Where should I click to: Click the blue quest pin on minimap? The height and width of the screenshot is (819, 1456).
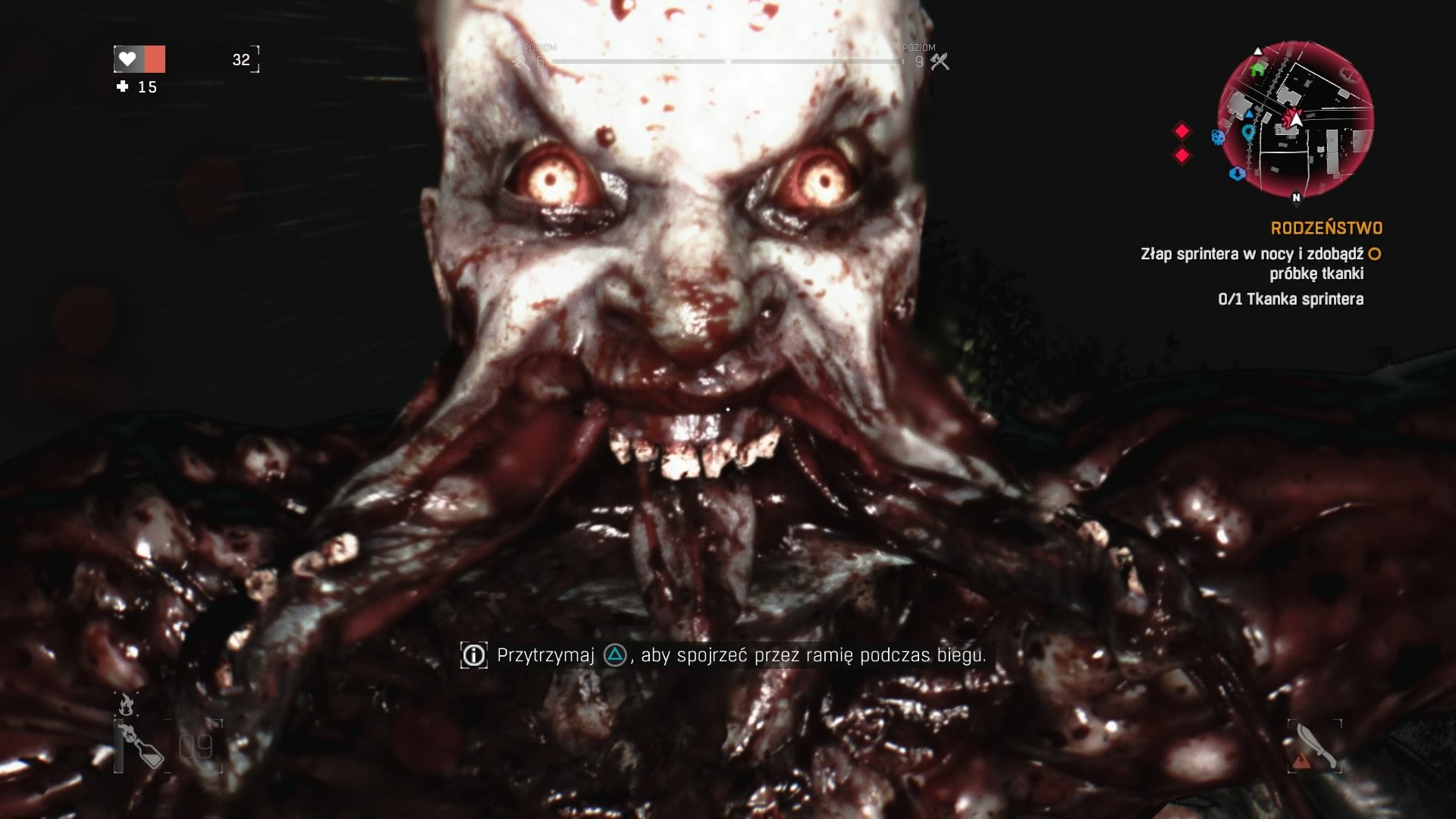tap(1248, 132)
